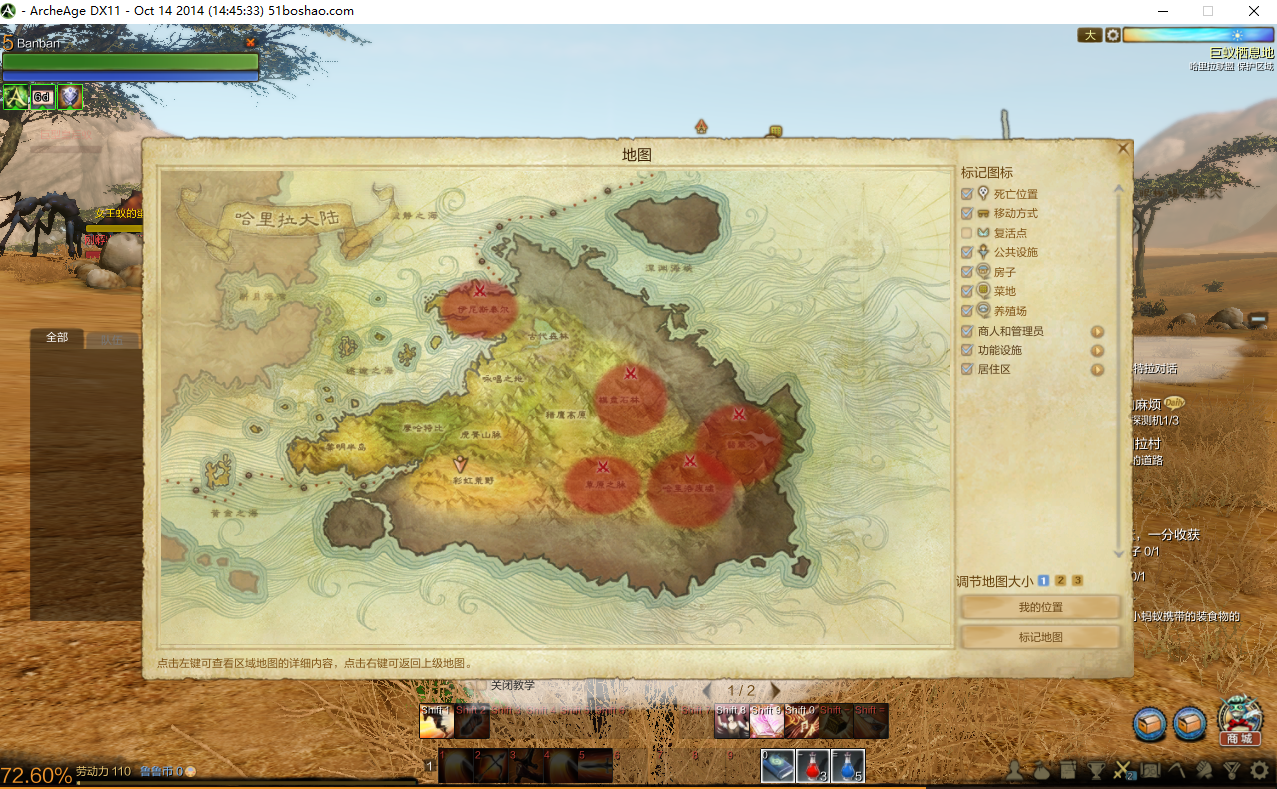
Task: Set map size to option 3
Action: 1077,581
